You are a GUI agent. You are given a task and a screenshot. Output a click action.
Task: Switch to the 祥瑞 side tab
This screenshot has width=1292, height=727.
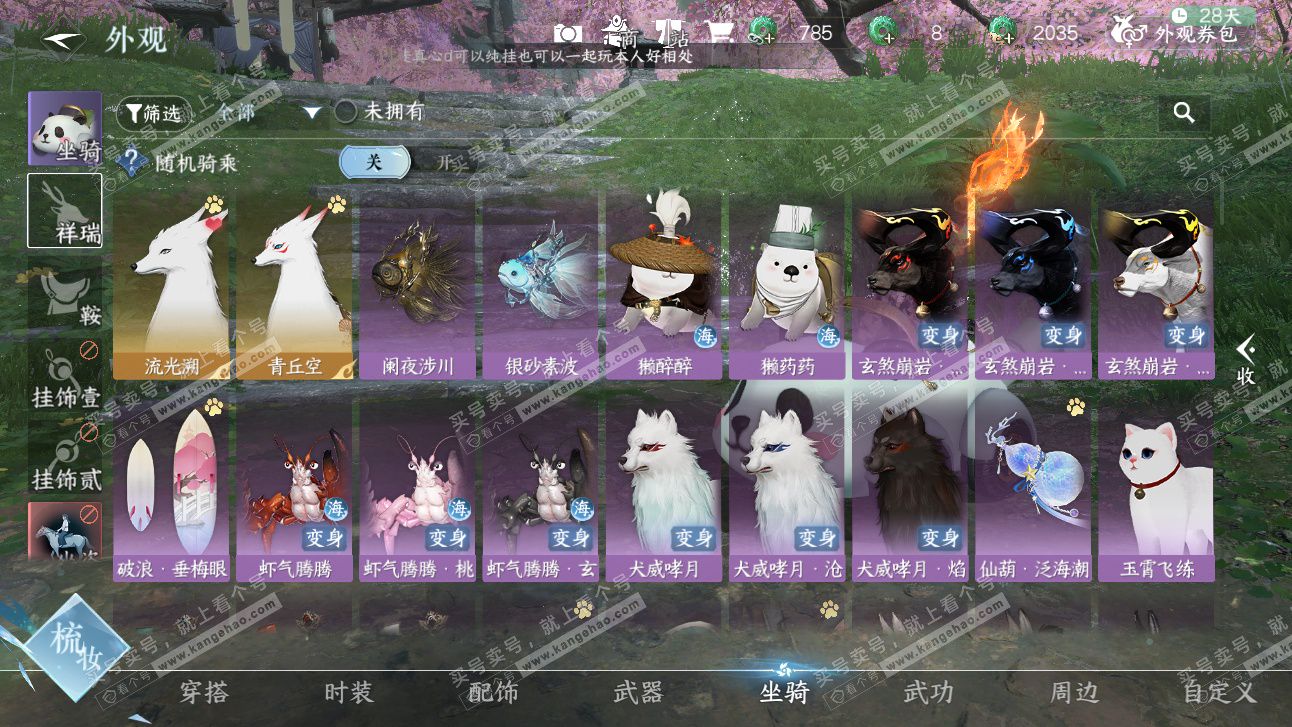pos(64,210)
